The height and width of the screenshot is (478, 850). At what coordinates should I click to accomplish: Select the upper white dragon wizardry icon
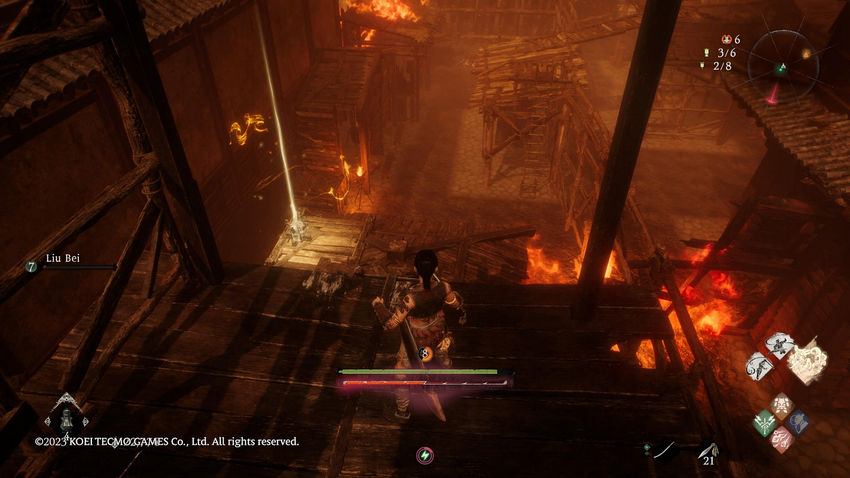(779, 345)
